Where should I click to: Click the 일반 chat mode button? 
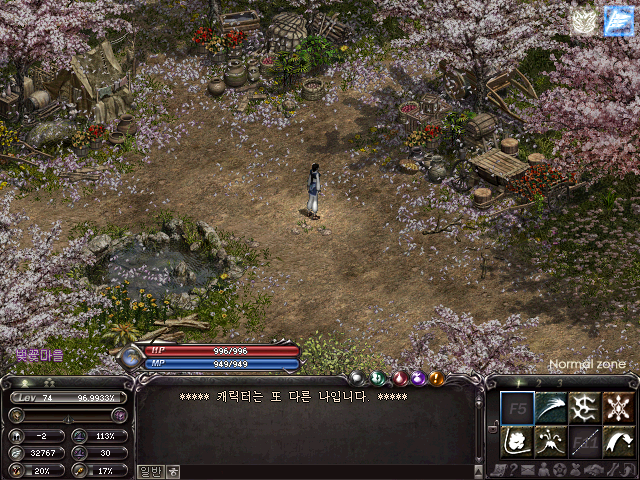pos(150,471)
